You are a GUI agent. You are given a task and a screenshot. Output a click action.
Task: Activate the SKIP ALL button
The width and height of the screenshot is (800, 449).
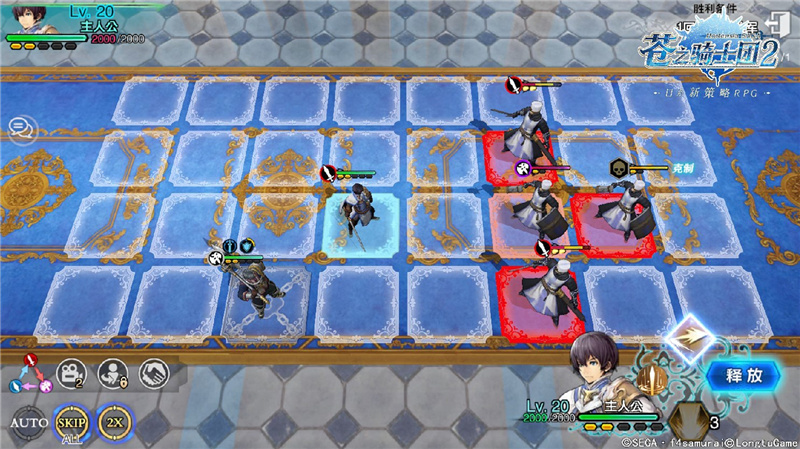point(72,422)
